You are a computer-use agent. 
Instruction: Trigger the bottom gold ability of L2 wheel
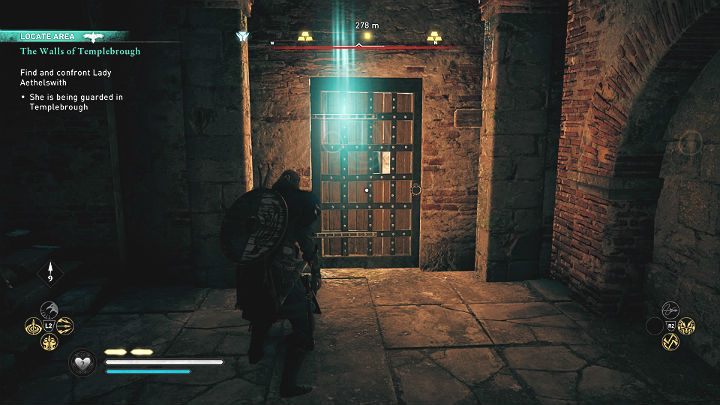click(48, 343)
